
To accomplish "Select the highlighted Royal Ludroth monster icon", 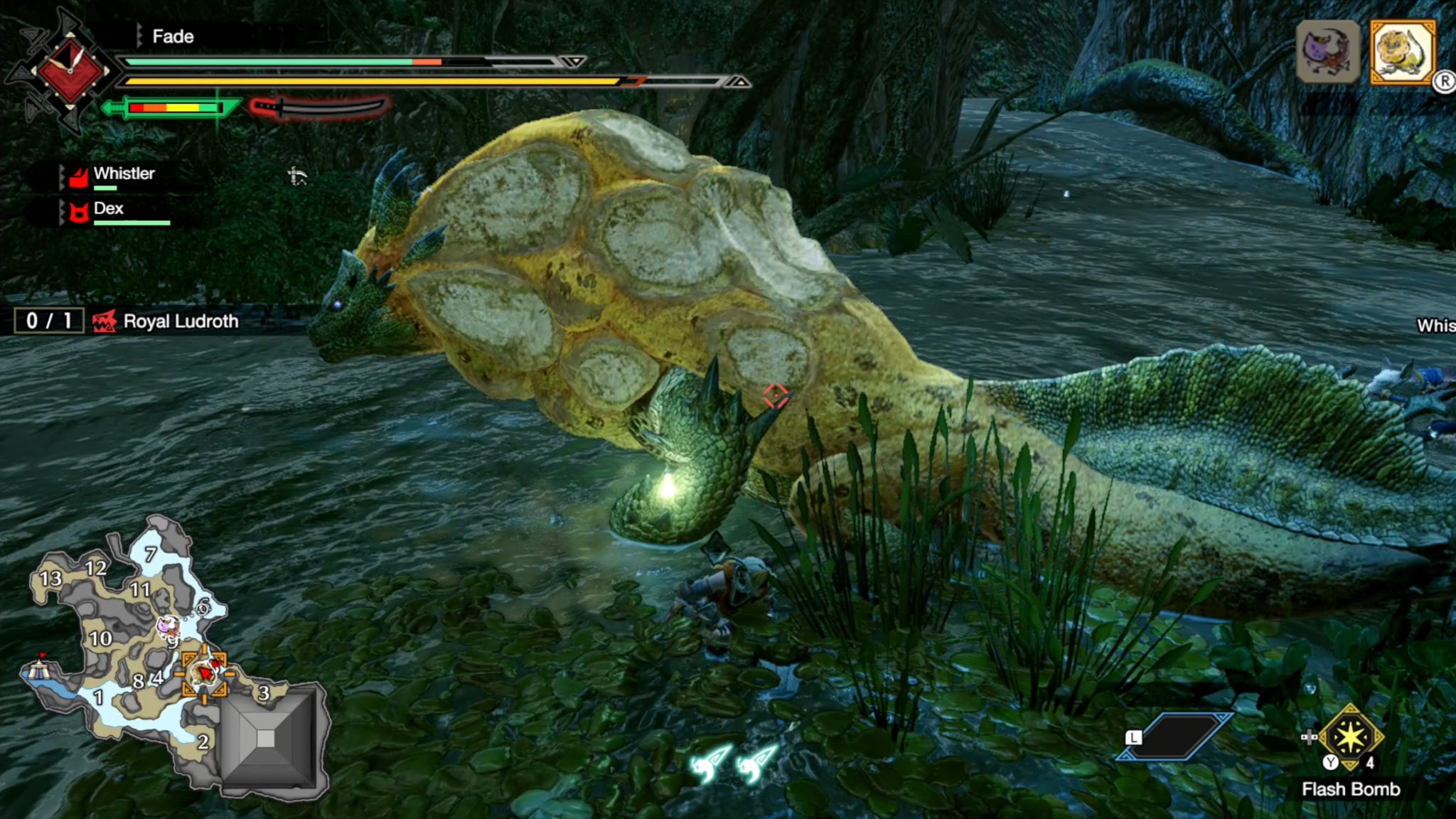I will pyautogui.click(x=1402, y=52).
